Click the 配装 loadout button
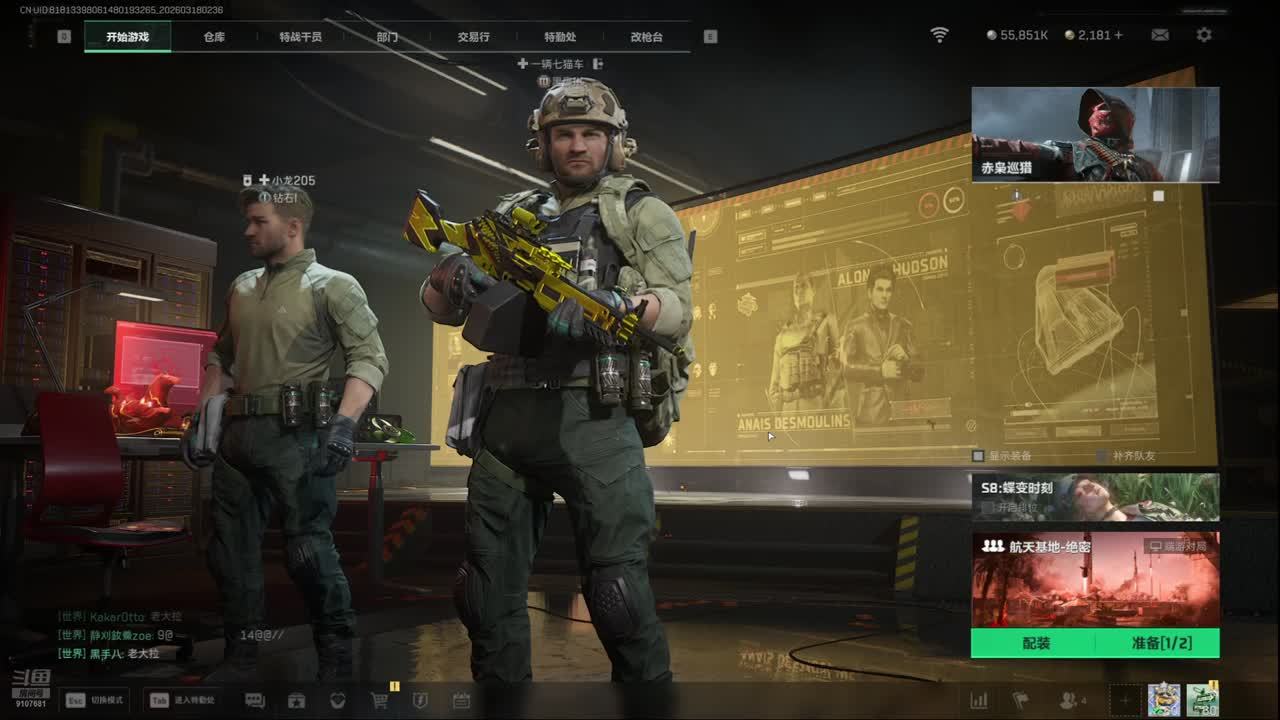This screenshot has height=720, width=1280. point(1036,643)
